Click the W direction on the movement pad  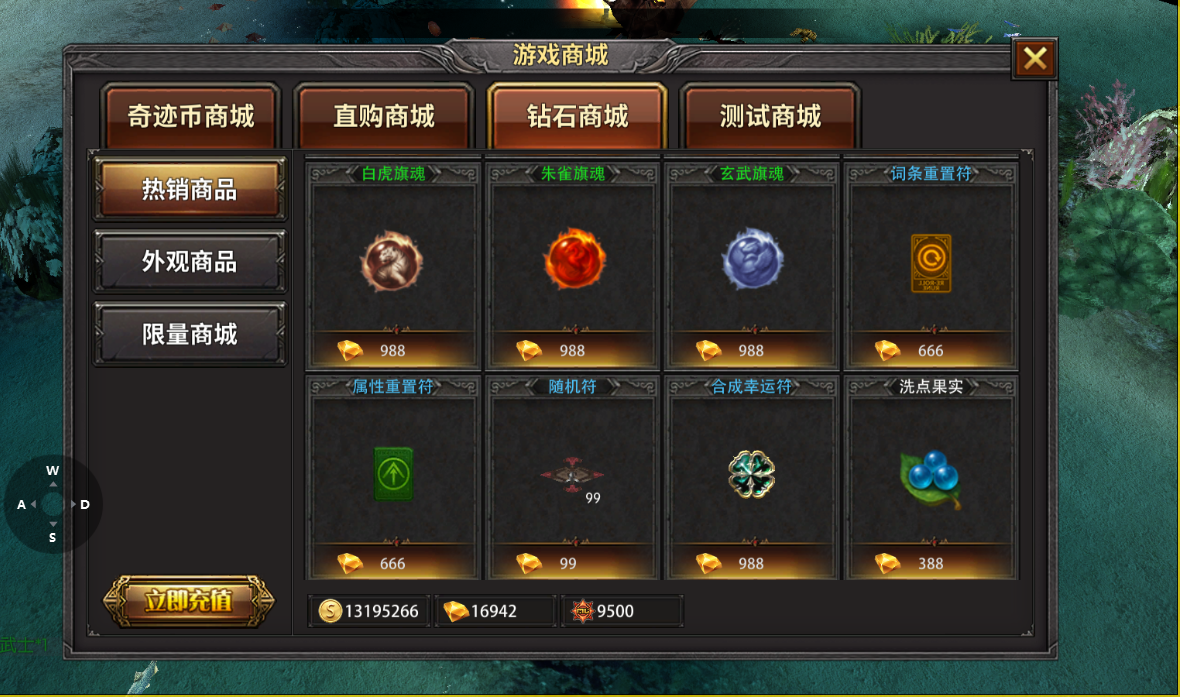click(x=53, y=471)
